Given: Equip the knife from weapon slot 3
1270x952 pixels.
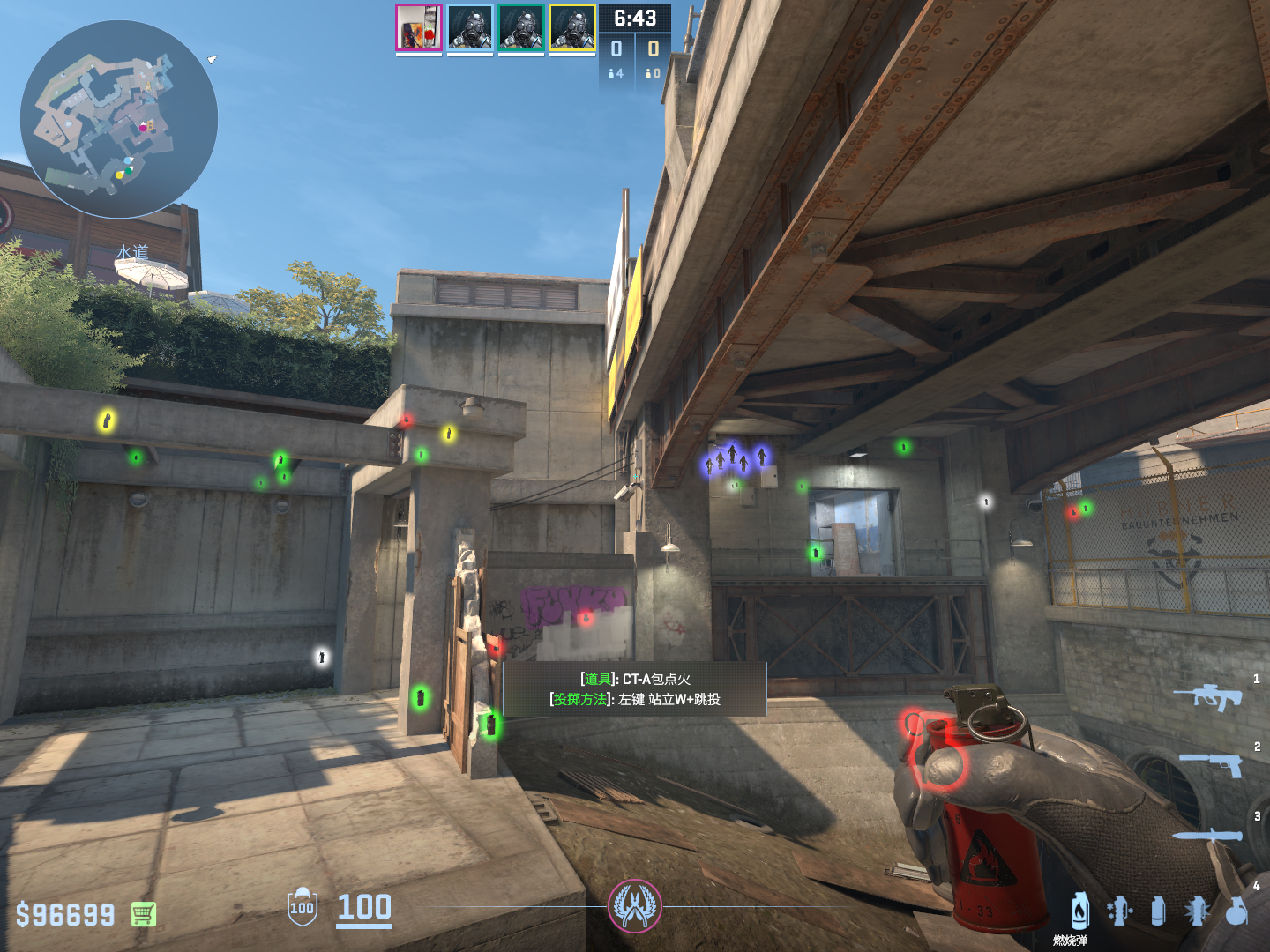Looking at the screenshot, I should (x=1206, y=834).
